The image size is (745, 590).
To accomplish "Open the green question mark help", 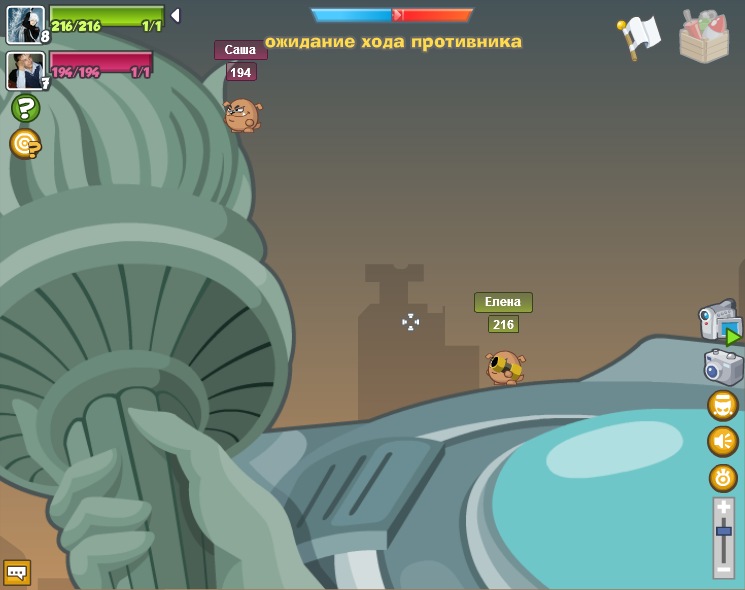I will pyautogui.click(x=25, y=108).
